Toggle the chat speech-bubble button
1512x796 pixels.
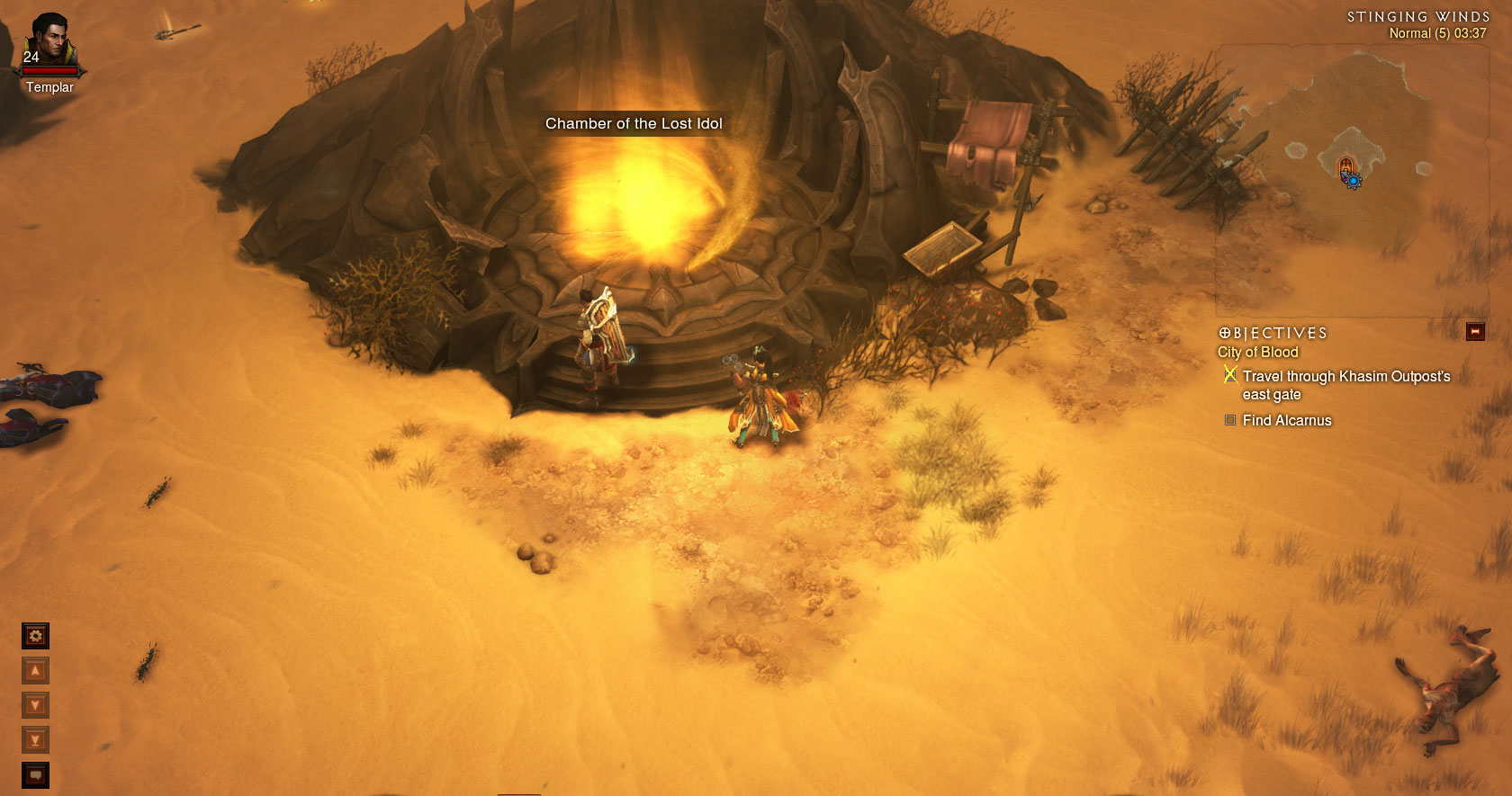point(35,774)
